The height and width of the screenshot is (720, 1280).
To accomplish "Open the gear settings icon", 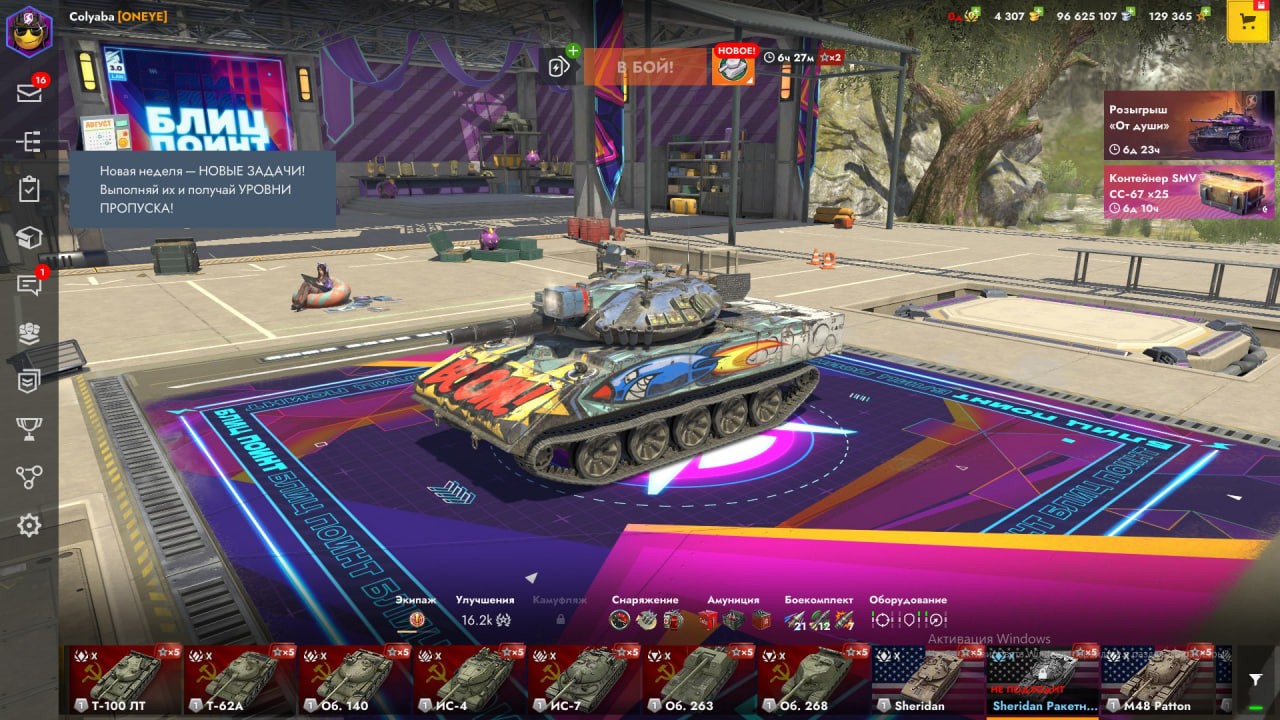I will [x=29, y=525].
